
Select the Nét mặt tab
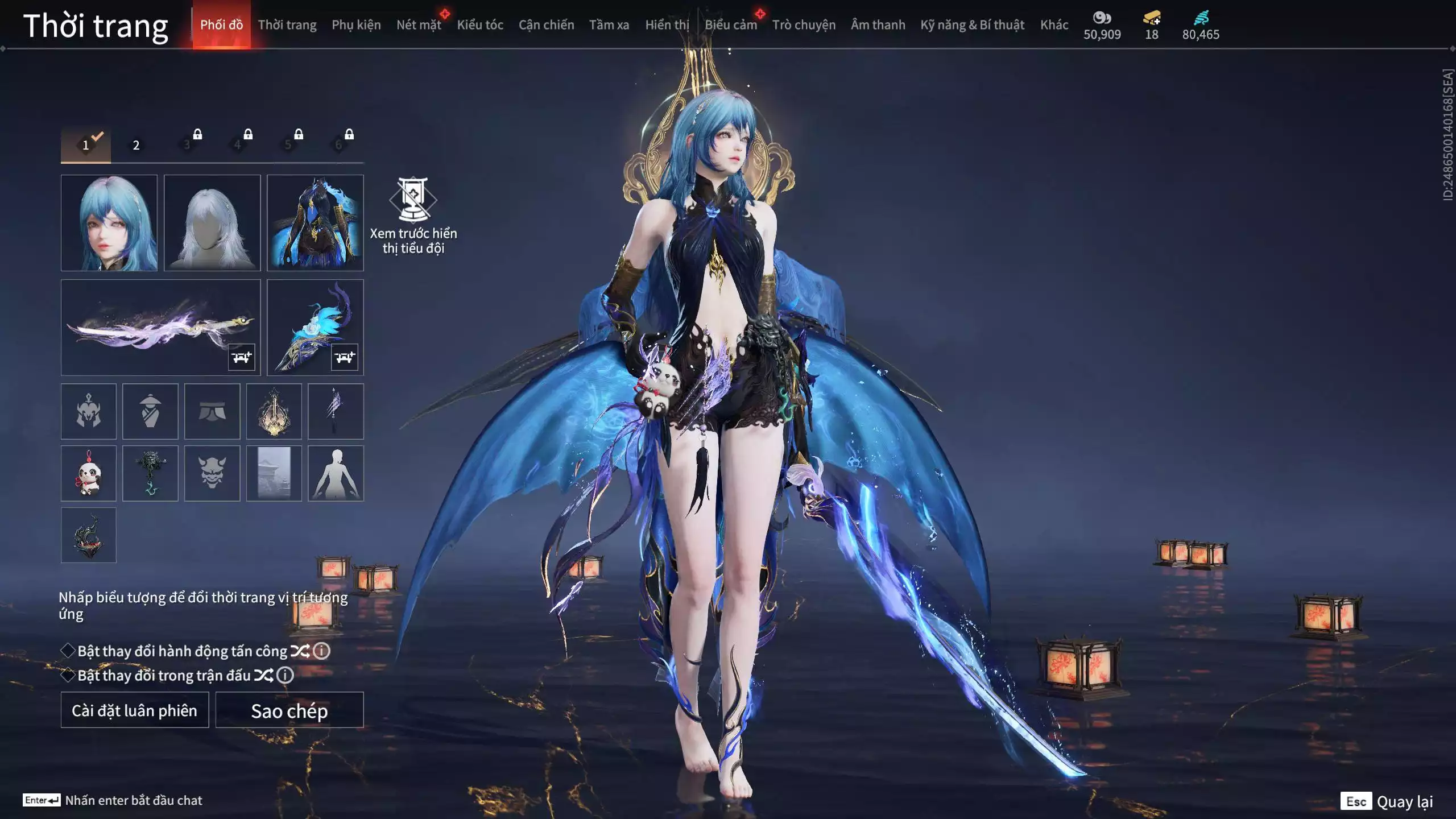click(419, 25)
